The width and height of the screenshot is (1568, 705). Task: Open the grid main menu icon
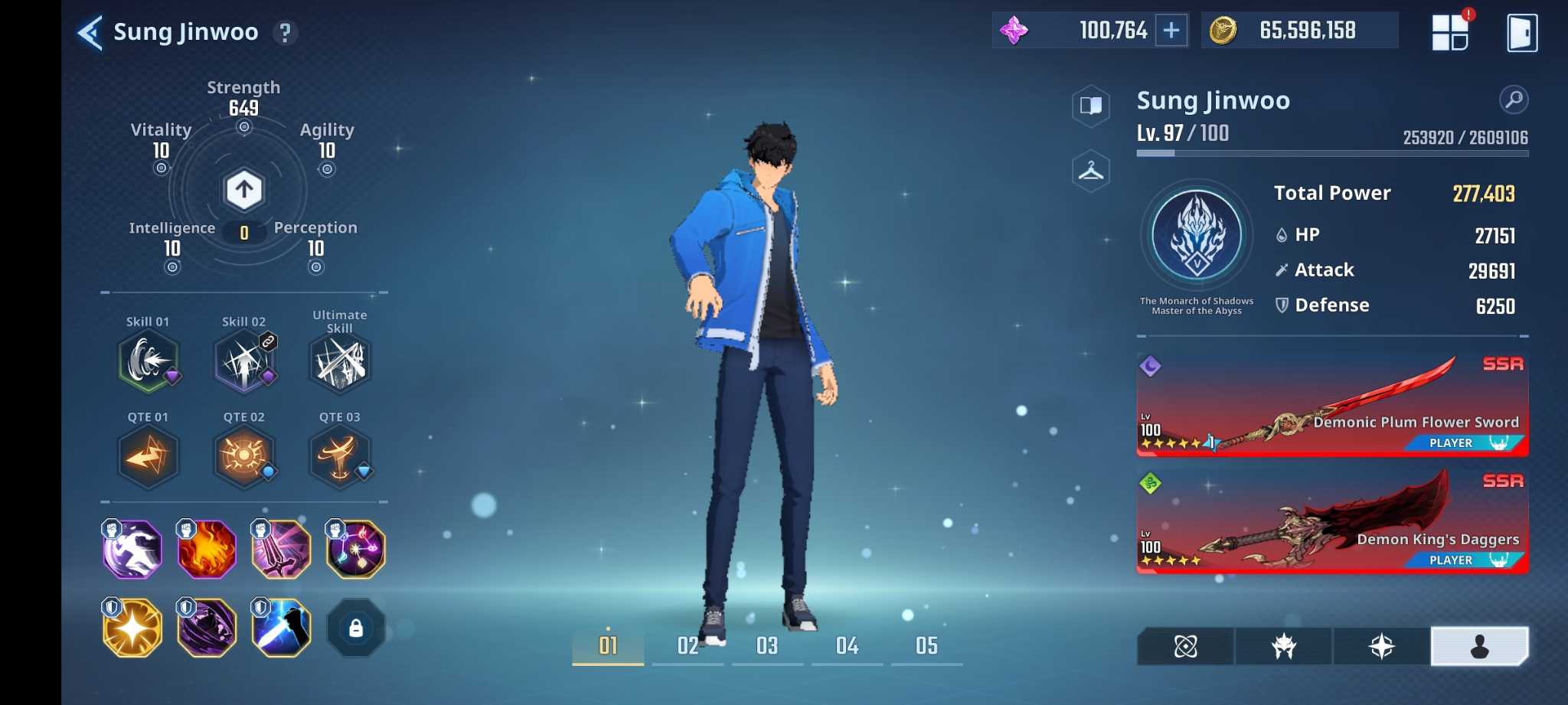pos(1449,32)
